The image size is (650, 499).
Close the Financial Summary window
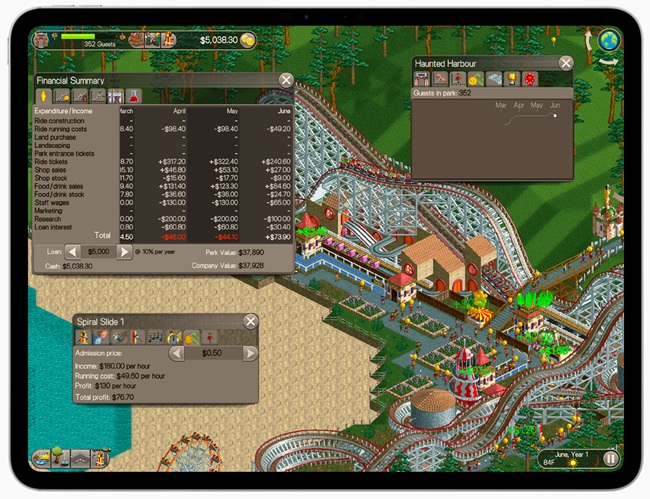(x=286, y=80)
